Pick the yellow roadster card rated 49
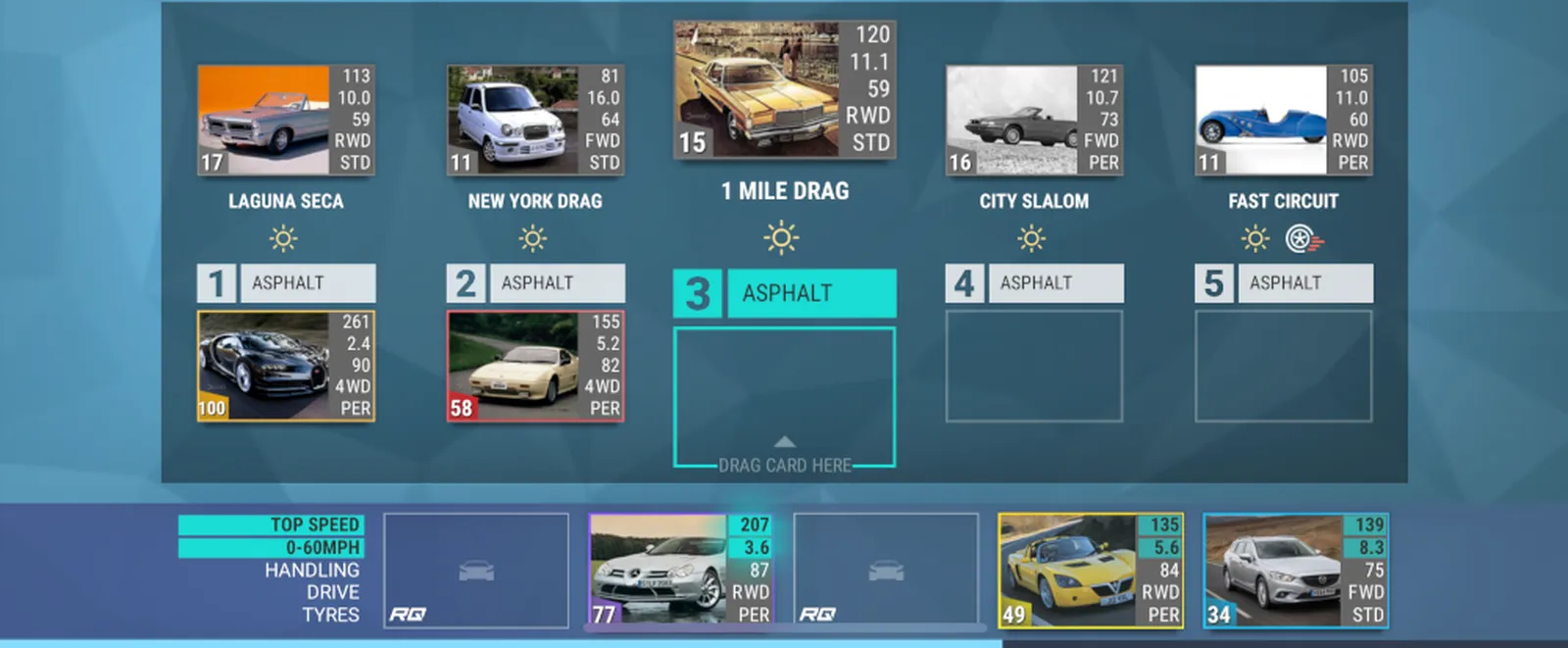The image size is (1568, 648). (1090, 570)
